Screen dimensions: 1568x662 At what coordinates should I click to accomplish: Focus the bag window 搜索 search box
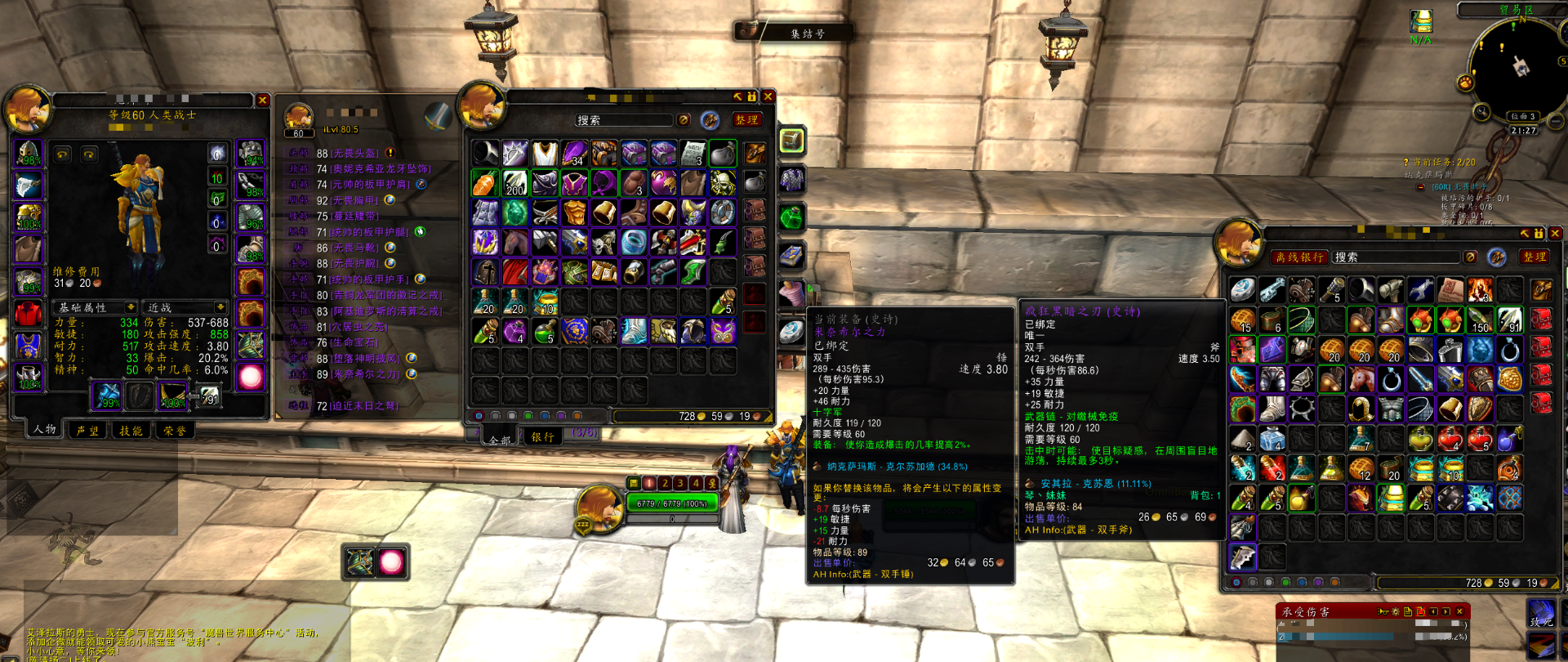(624, 120)
